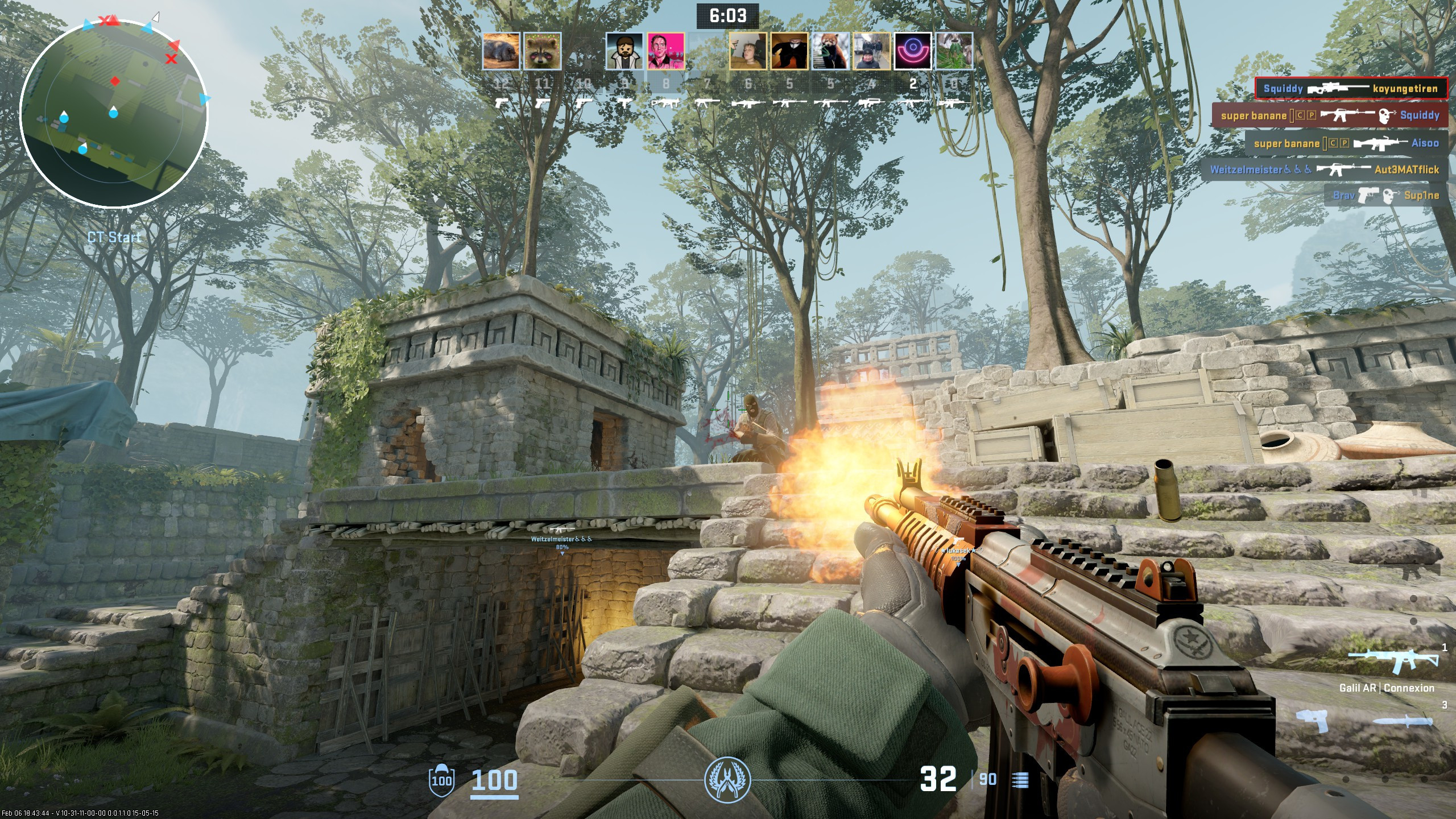
Task: Select the pink-background man portrait avatar
Action: click(x=666, y=51)
